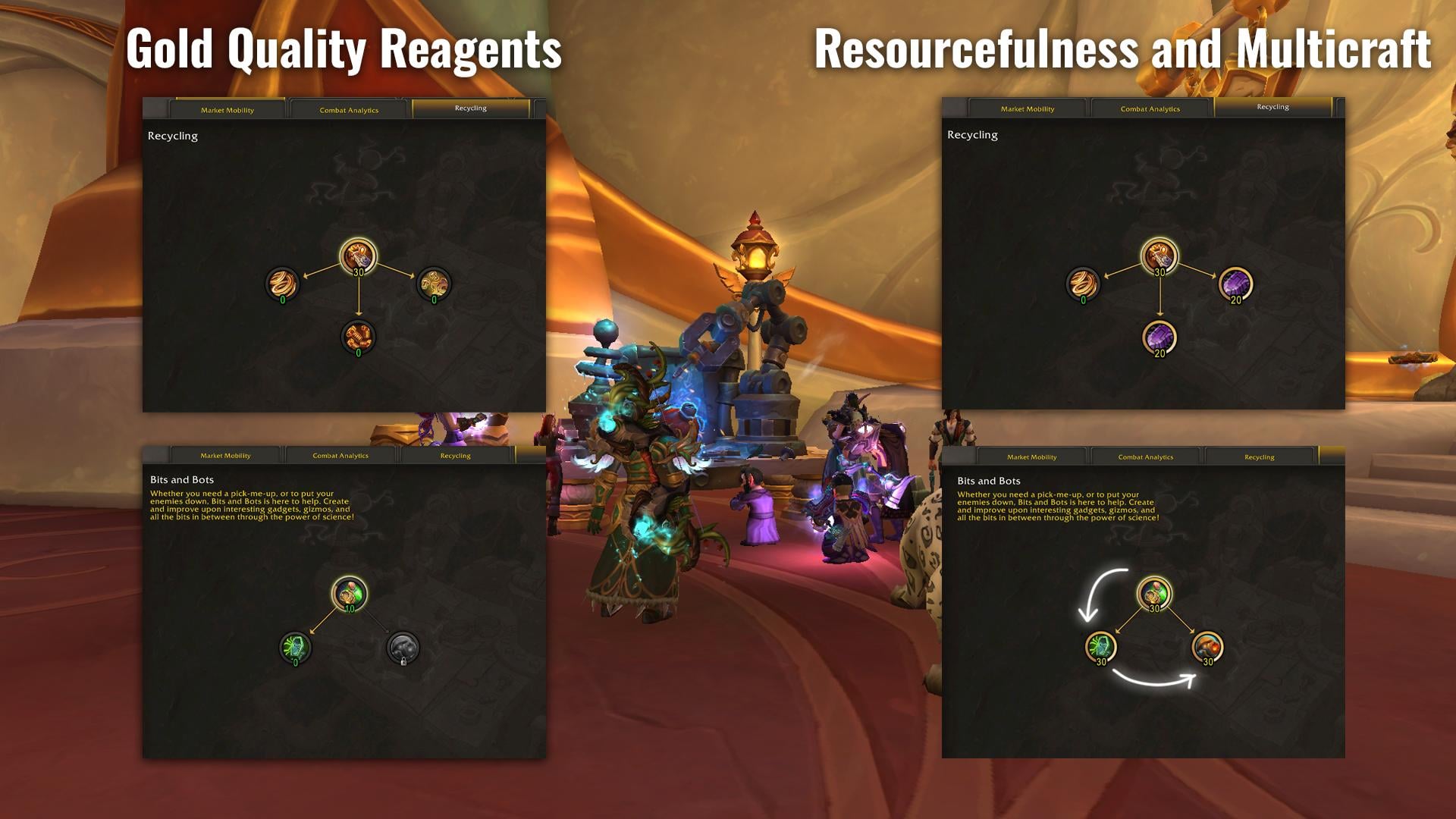
Task: Select the bottom purple cloth talent node
Action: click(1159, 337)
